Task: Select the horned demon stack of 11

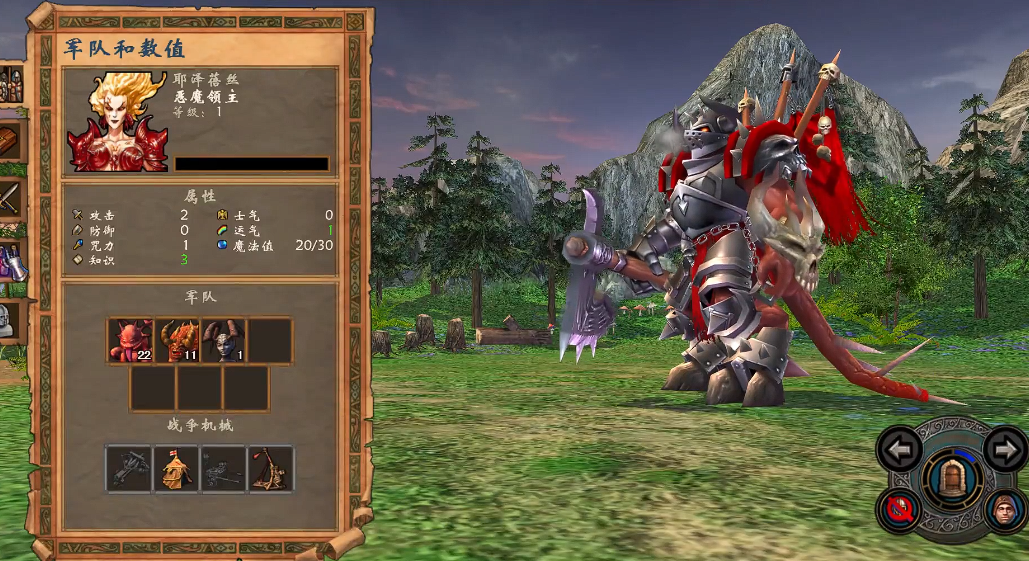Action: click(178, 341)
